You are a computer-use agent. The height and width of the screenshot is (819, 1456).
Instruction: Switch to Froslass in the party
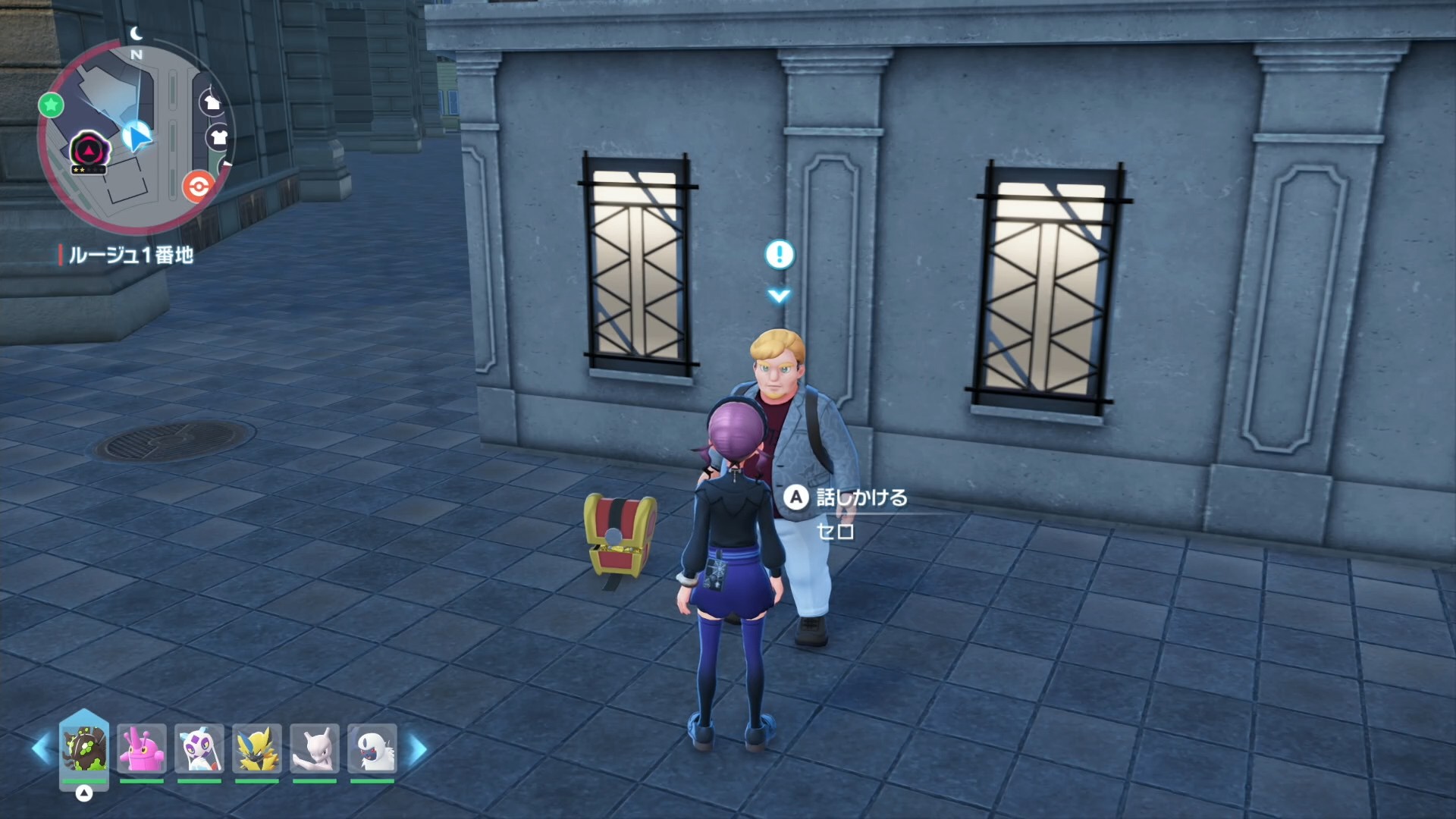point(199,749)
